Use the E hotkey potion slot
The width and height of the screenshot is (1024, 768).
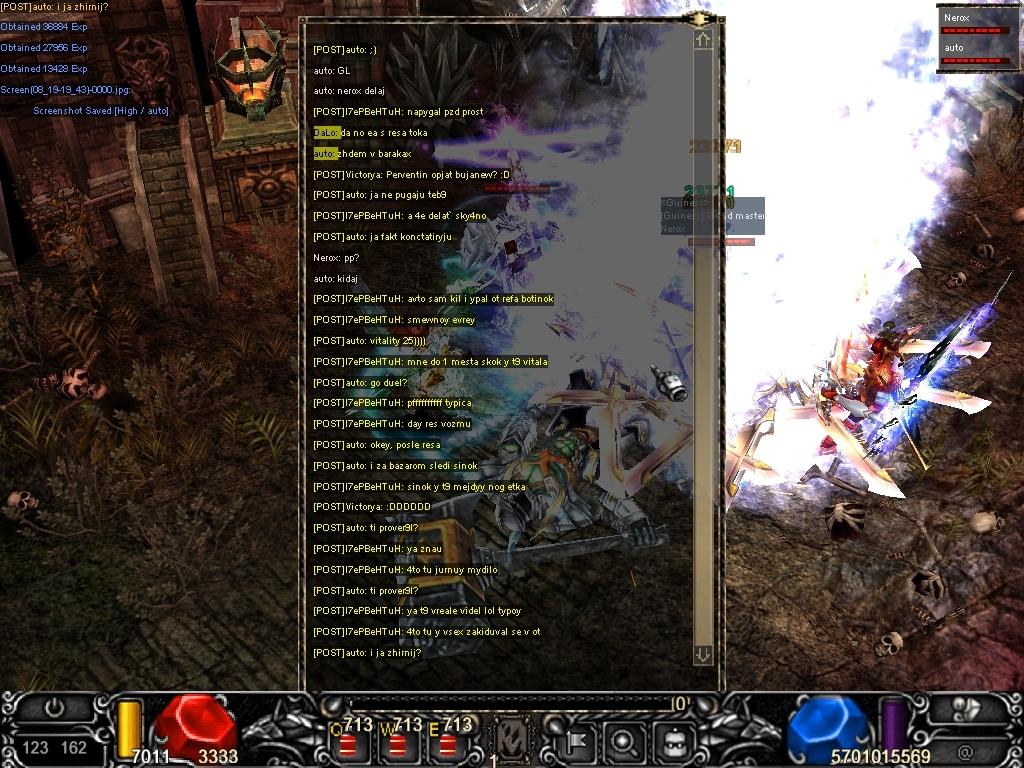pyautogui.click(x=448, y=743)
